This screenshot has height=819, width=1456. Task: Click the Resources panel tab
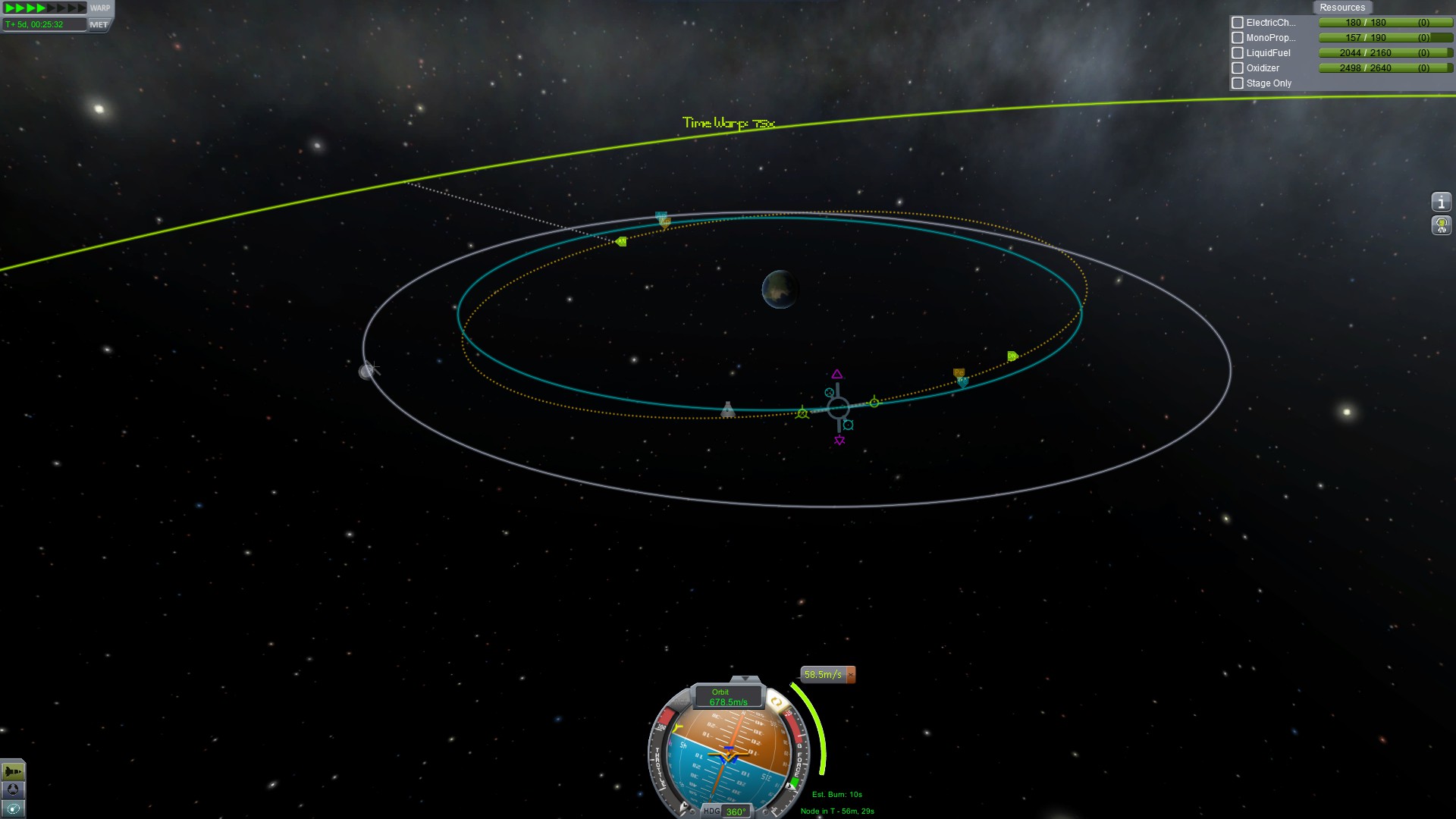(1341, 8)
